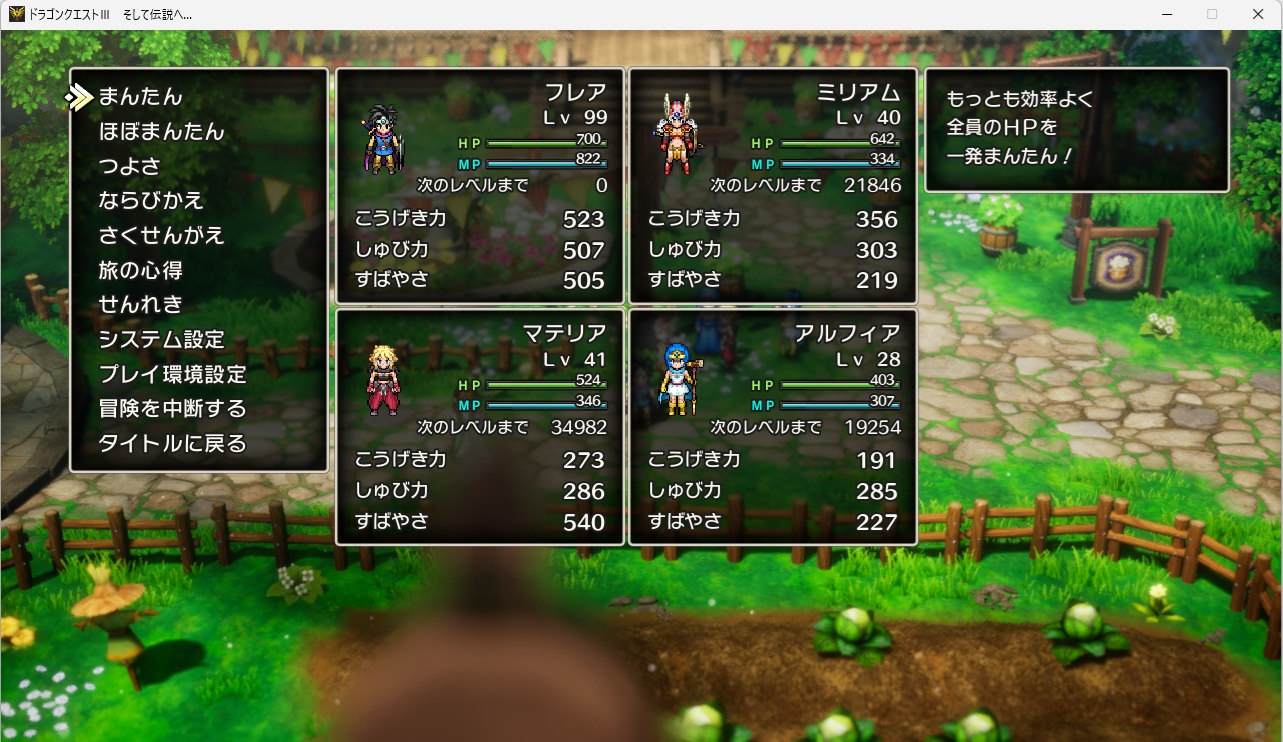The width and height of the screenshot is (1283, 742).
Task: Select the アルフィア character panel
Action: (x=773, y=427)
